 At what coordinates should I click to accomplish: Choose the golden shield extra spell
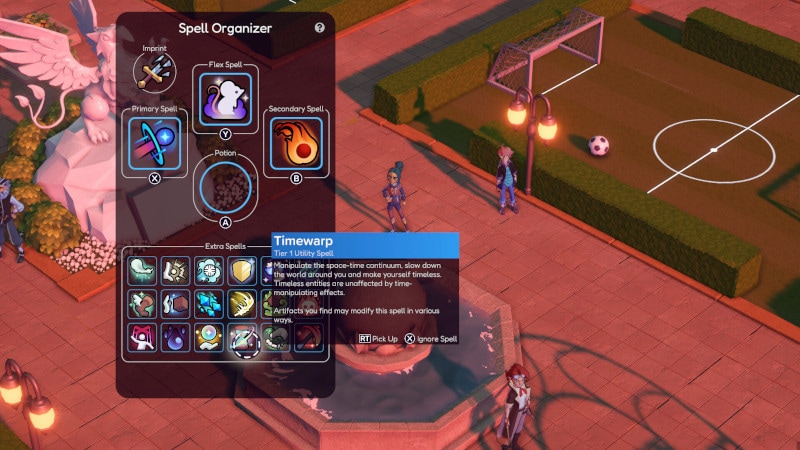pos(243,271)
